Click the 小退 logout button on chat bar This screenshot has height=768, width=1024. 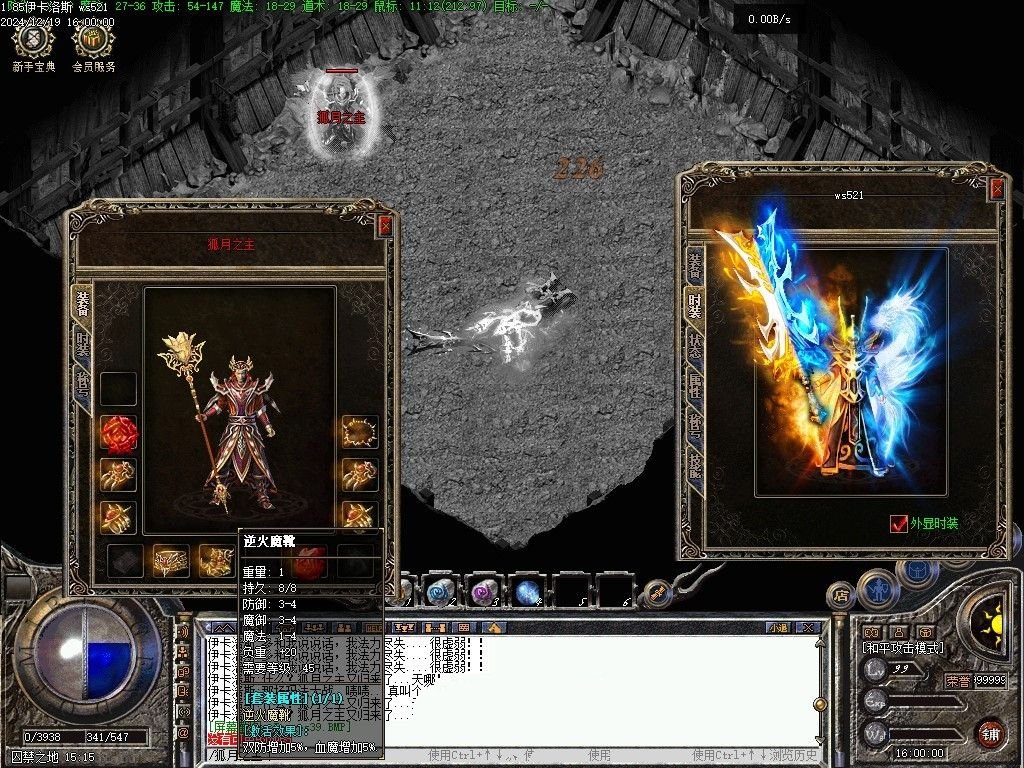[x=778, y=627]
